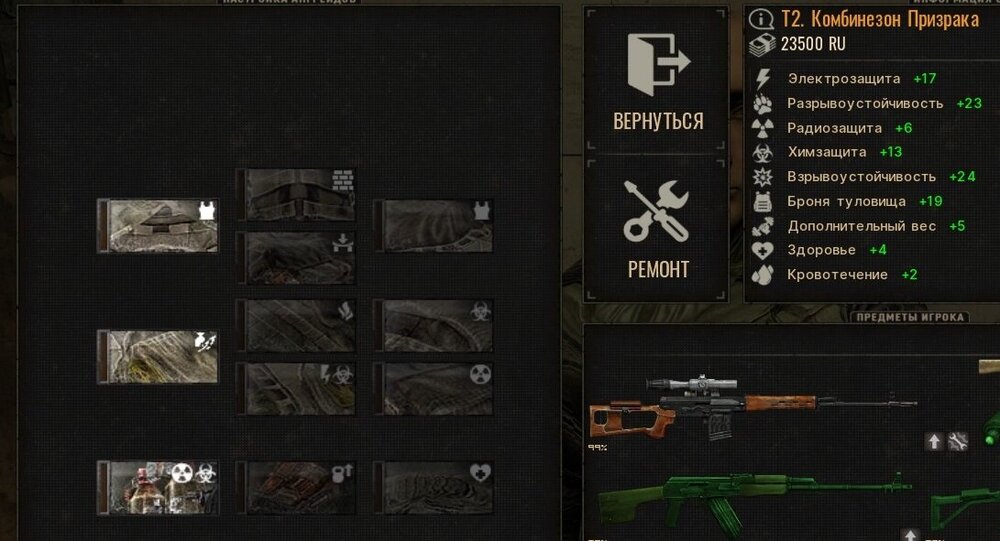This screenshot has width=1000, height=541.
Task: Select the heart with plus upgrade
Action: coord(436,487)
